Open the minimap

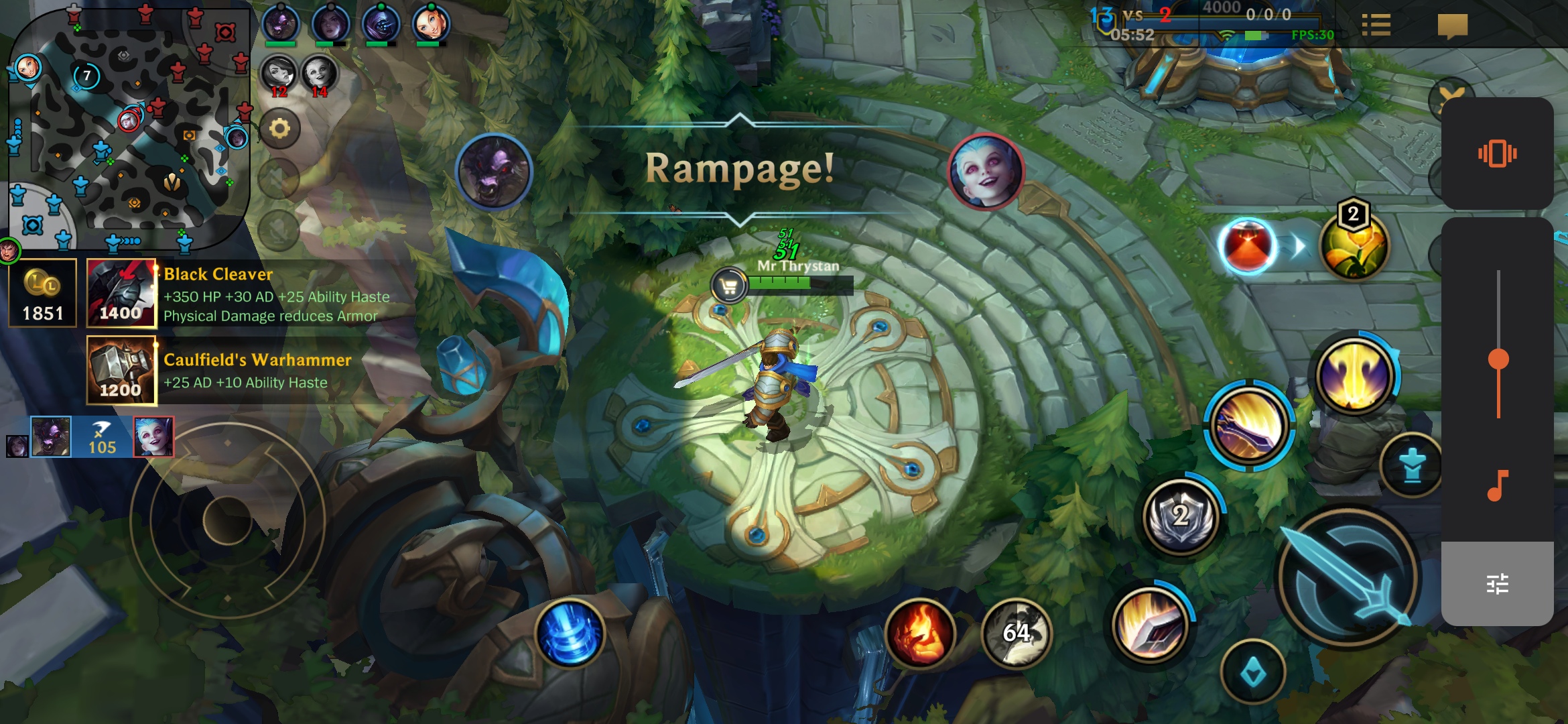(127, 127)
